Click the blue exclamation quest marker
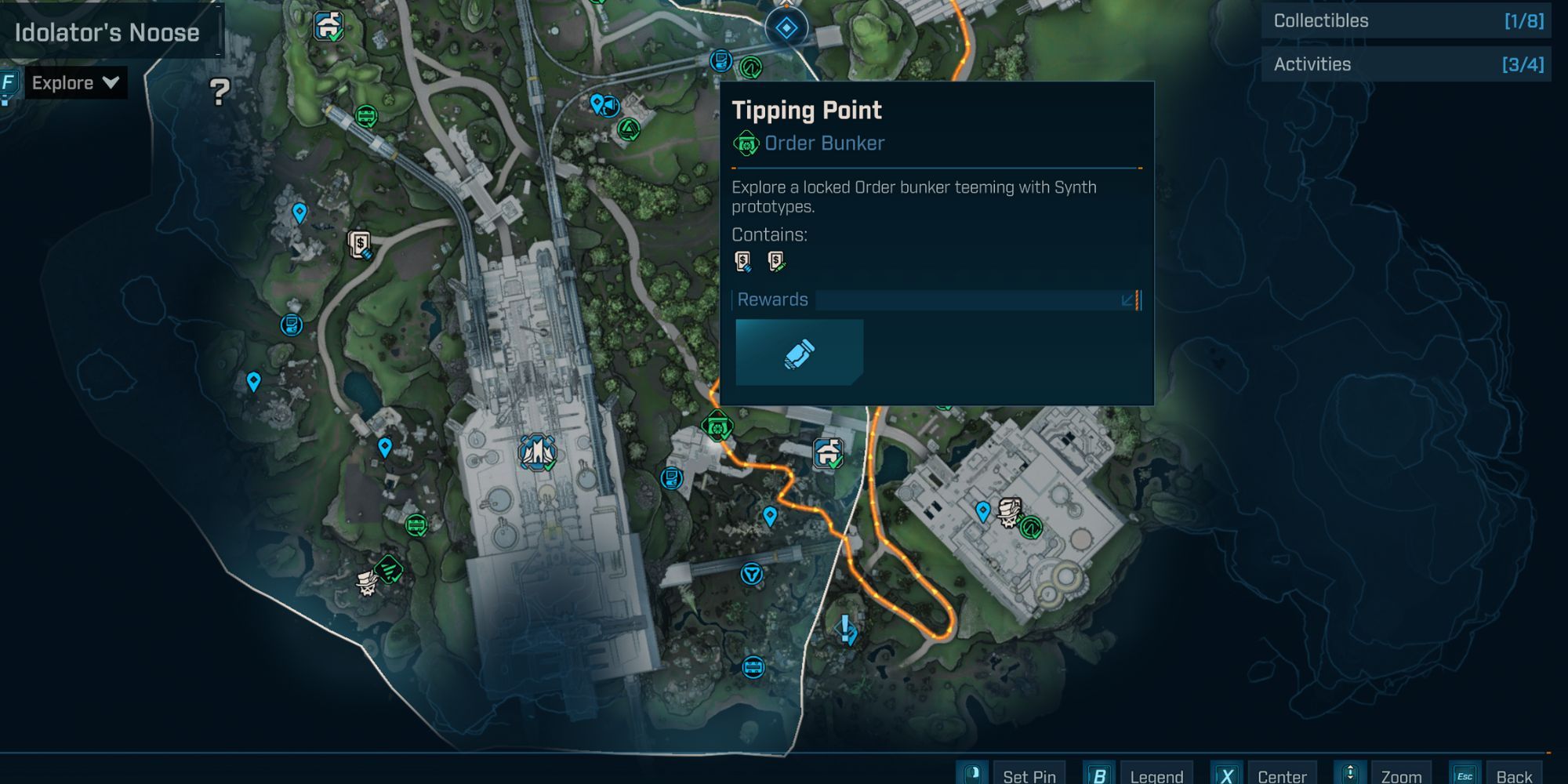 point(845,628)
